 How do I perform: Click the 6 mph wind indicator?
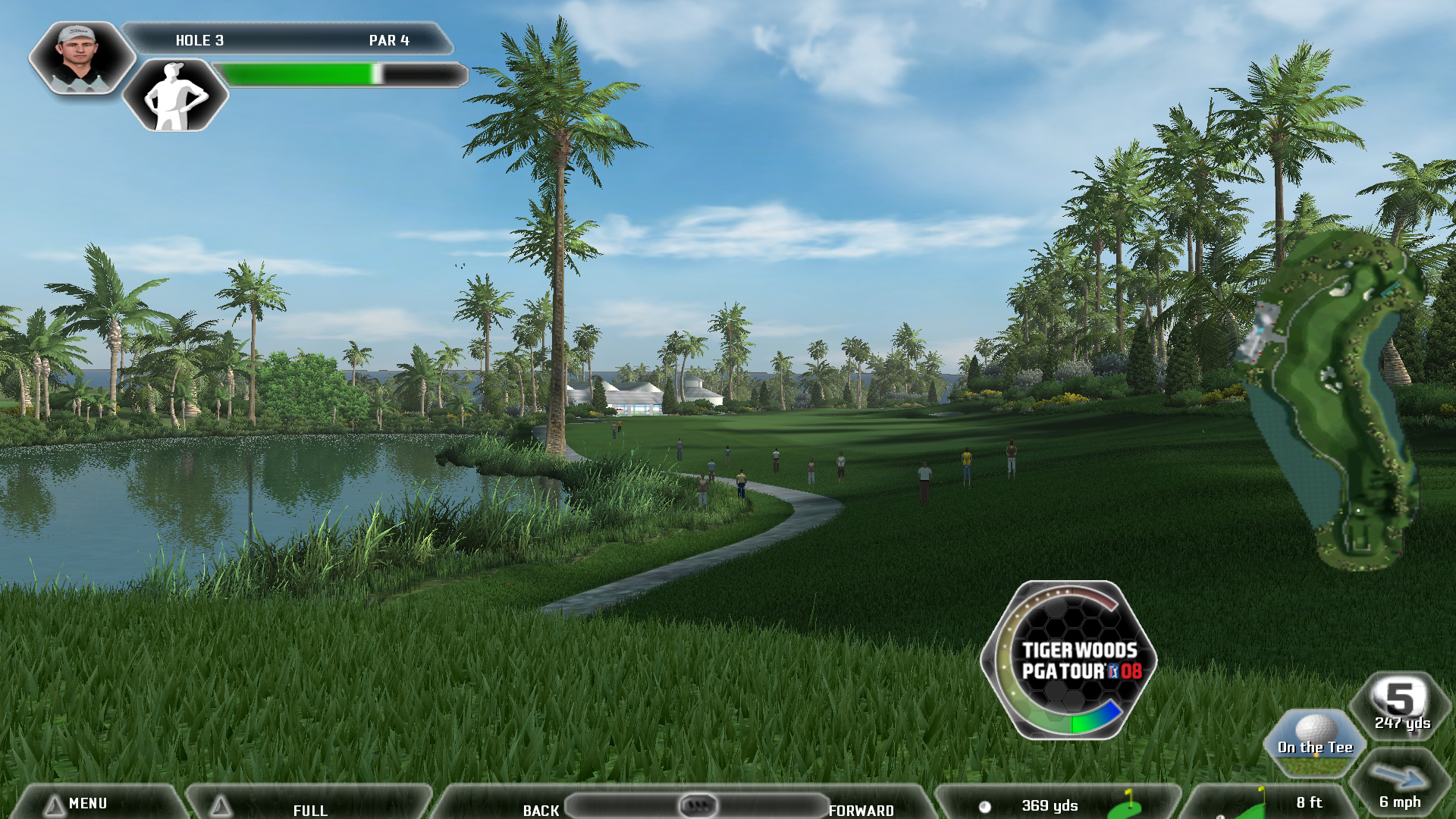coord(1400,786)
